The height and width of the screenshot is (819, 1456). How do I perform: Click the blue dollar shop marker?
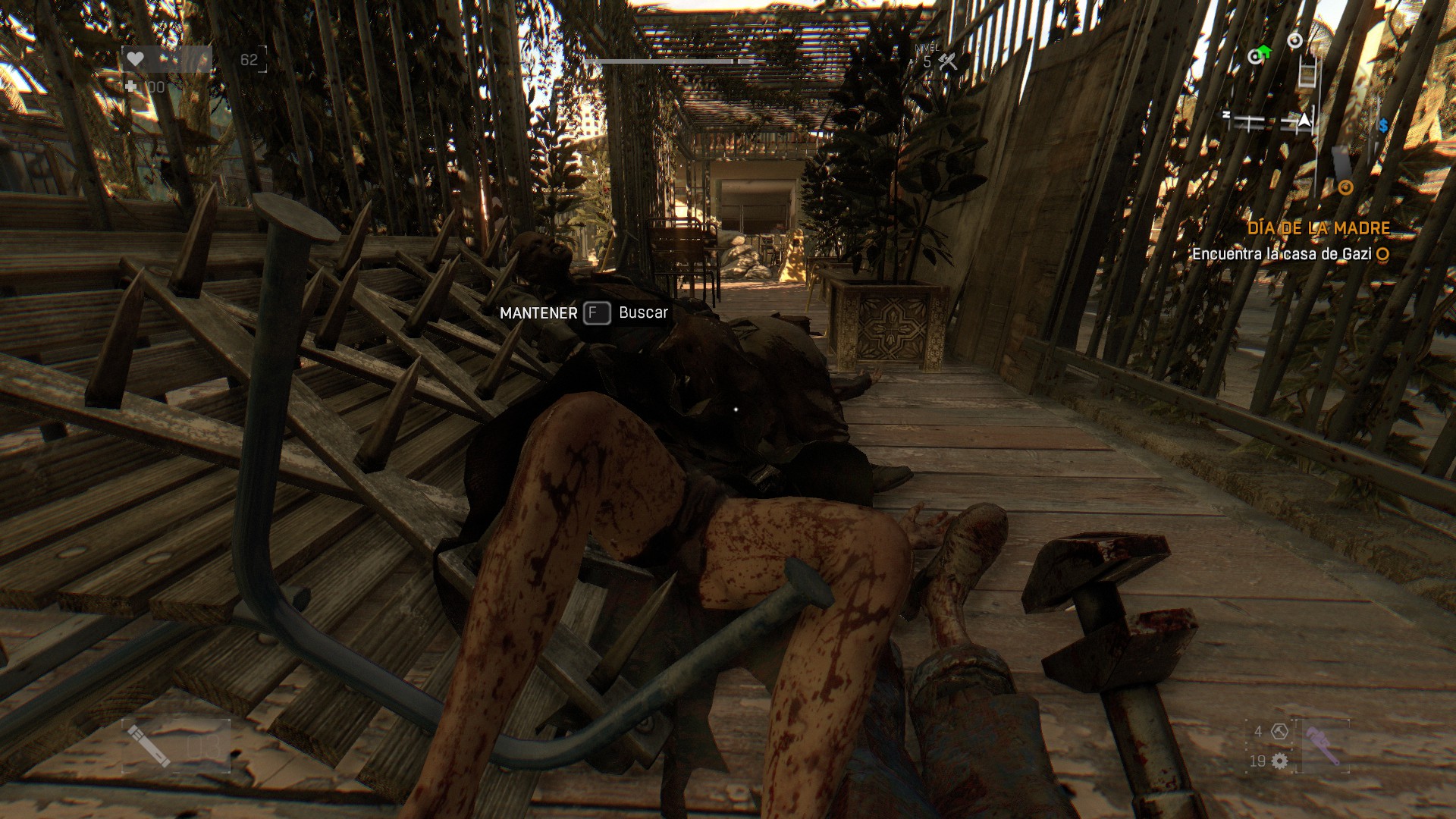pyautogui.click(x=1383, y=126)
